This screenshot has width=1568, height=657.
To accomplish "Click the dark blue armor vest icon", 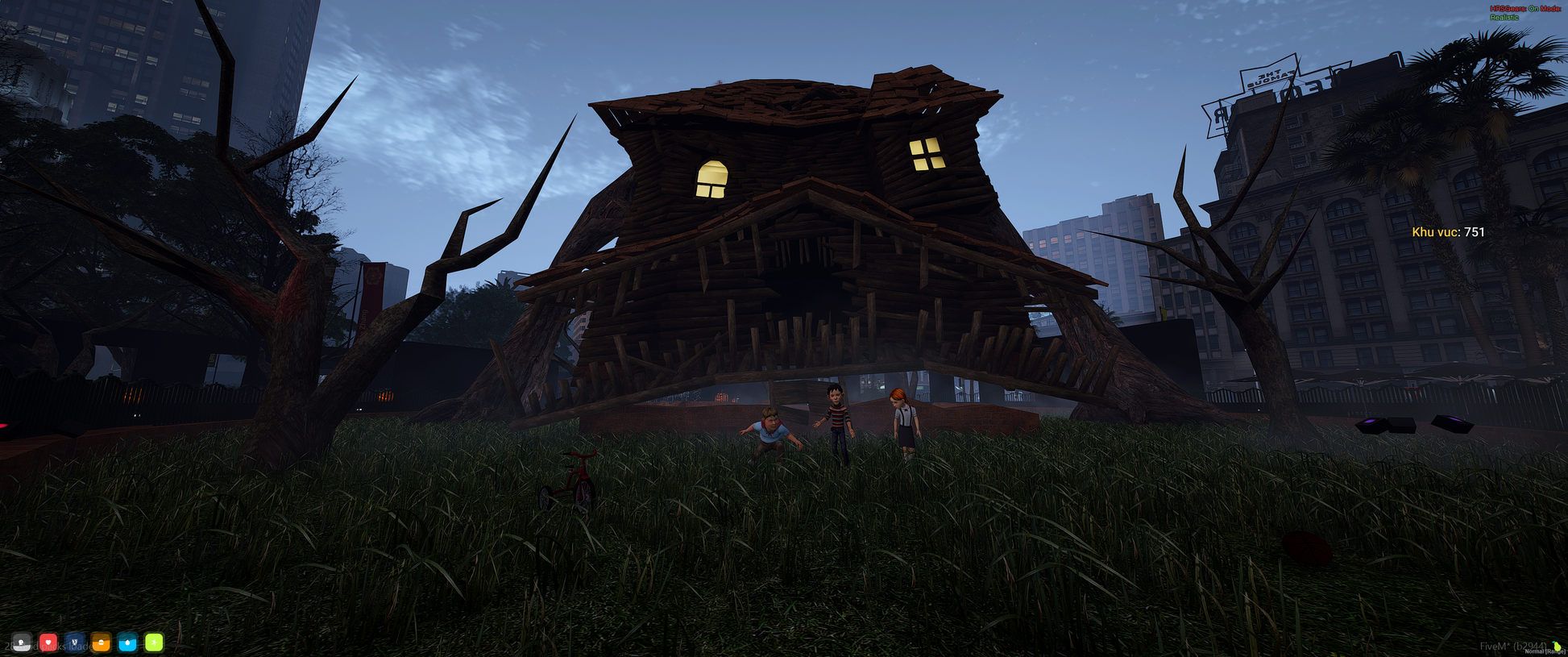I will 75,642.
